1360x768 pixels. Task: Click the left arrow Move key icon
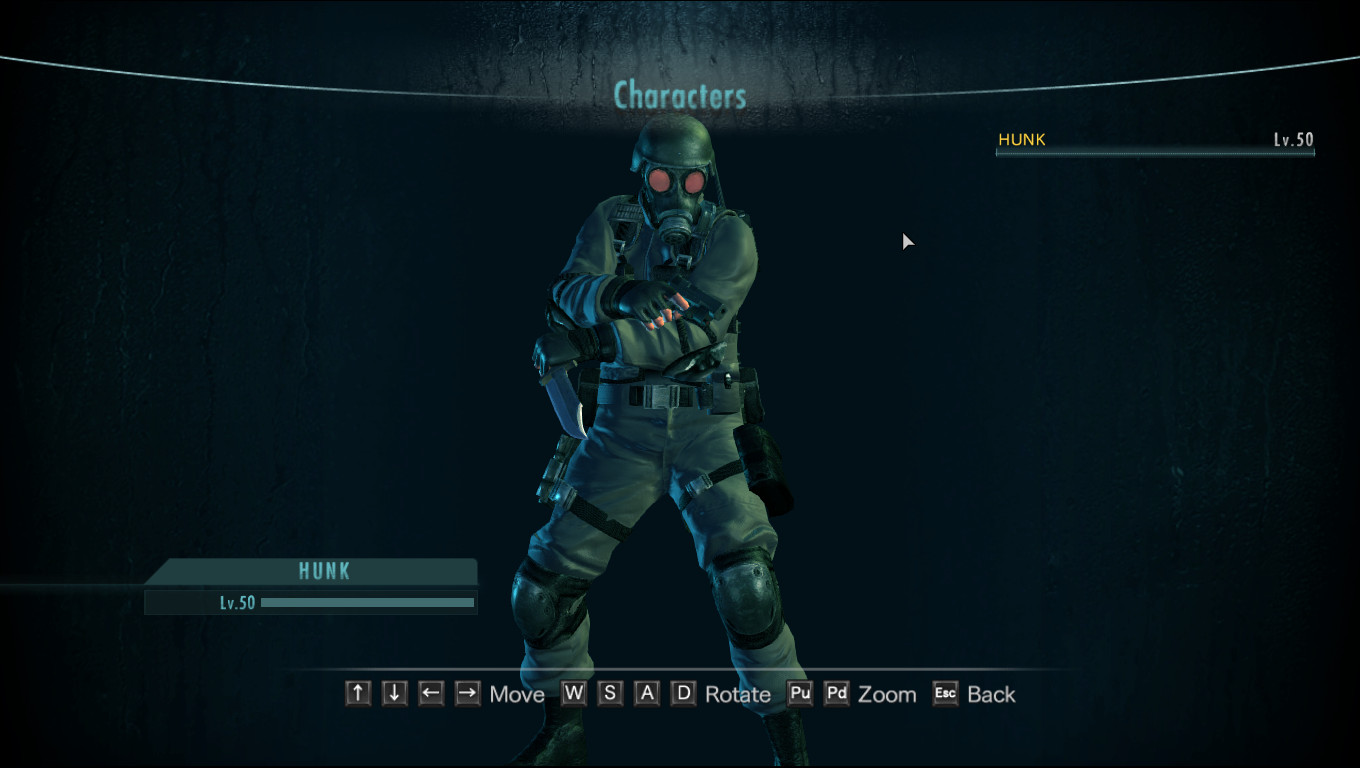coord(430,692)
